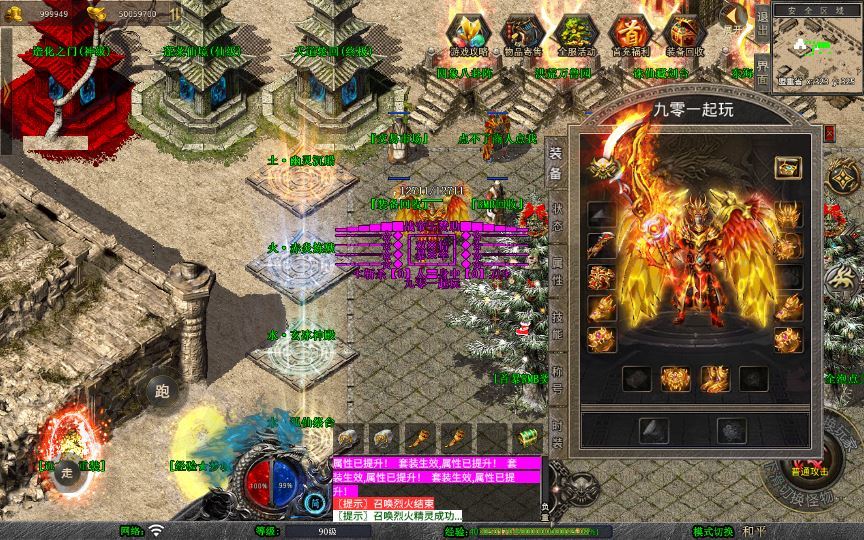Toggle the 跑 run button
This screenshot has height=540, width=864.
pyautogui.click(x=163, y=390)
